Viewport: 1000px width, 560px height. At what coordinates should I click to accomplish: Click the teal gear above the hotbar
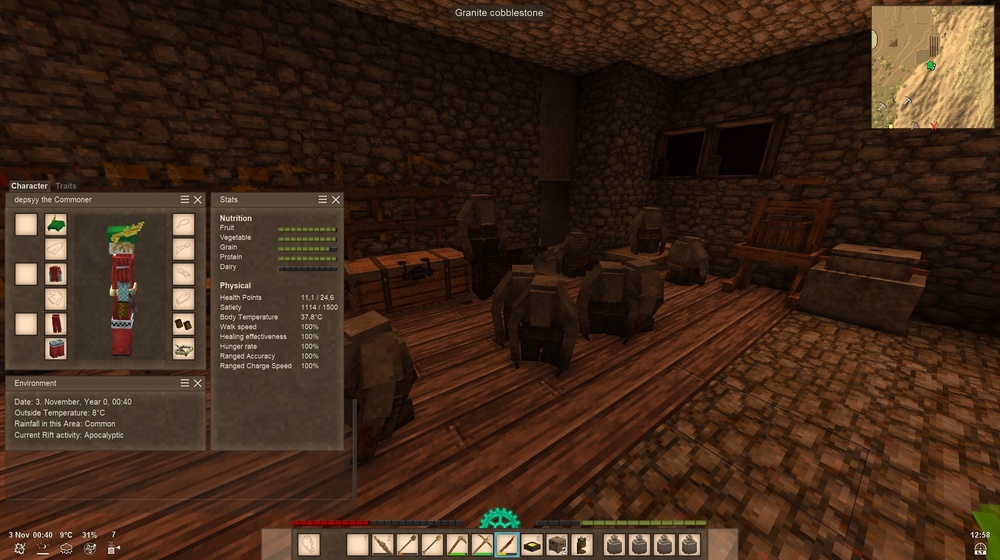point(498,518)
